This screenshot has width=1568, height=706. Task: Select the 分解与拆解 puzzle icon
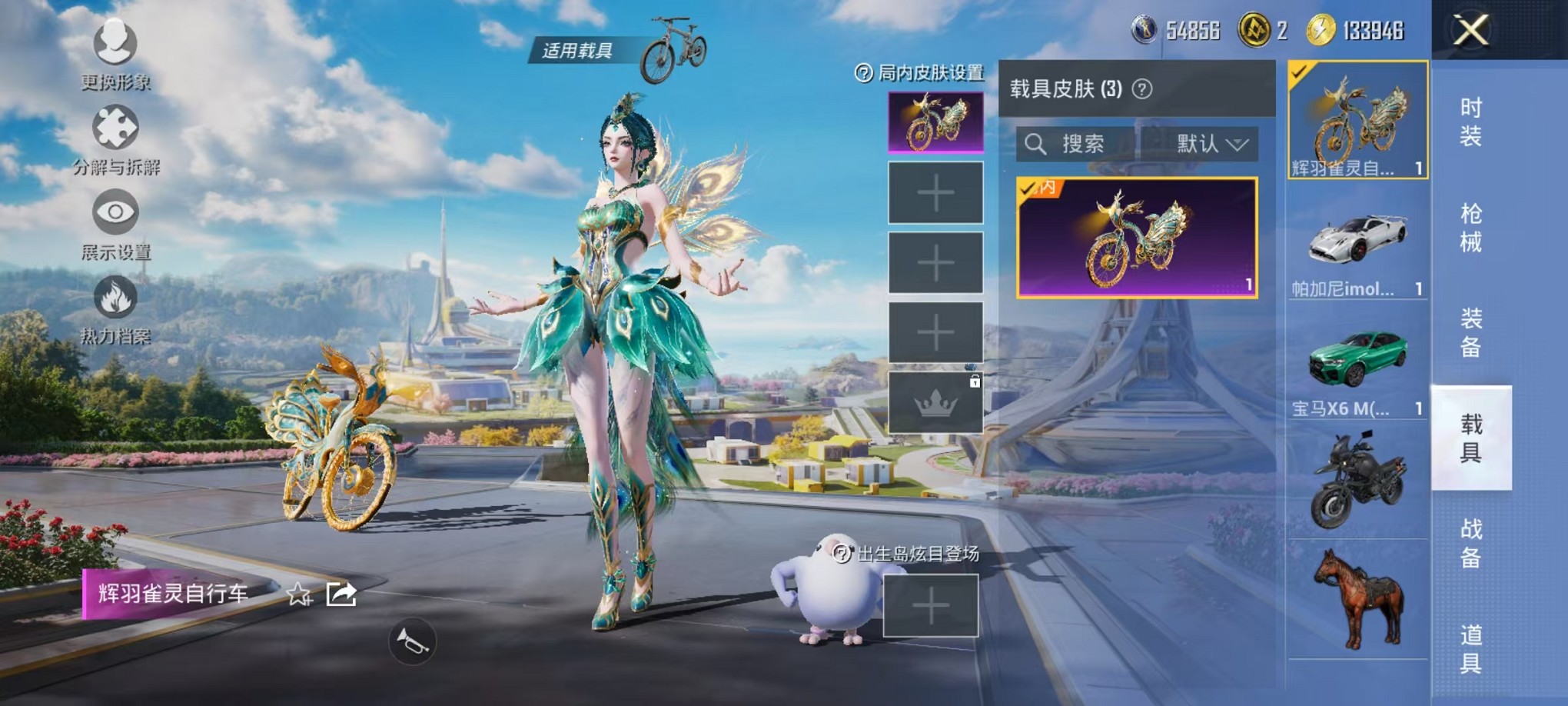[114, 127]
